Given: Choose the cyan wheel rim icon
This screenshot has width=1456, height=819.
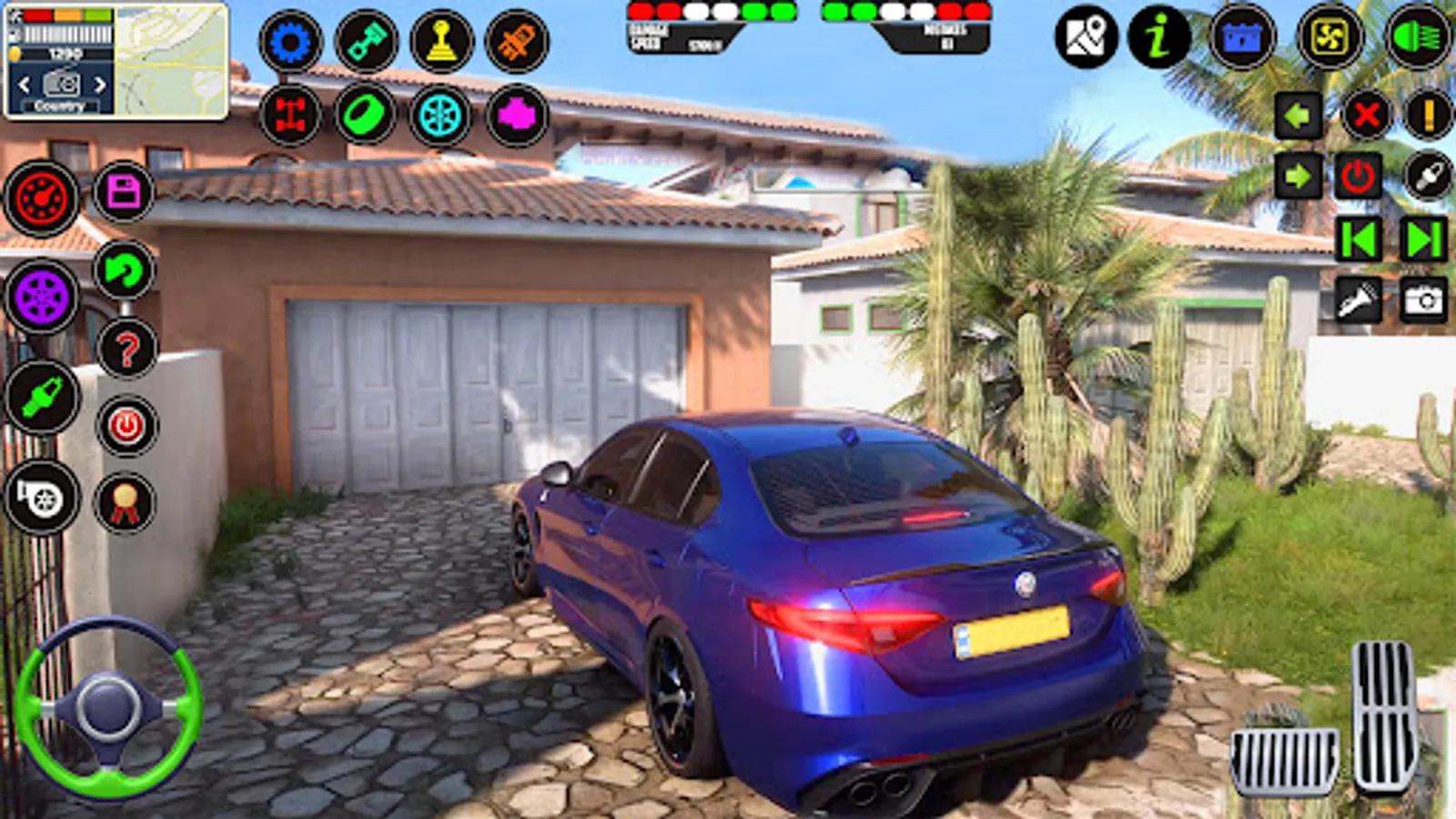Looking at the screenshot, I should click(x=441, y=116).
